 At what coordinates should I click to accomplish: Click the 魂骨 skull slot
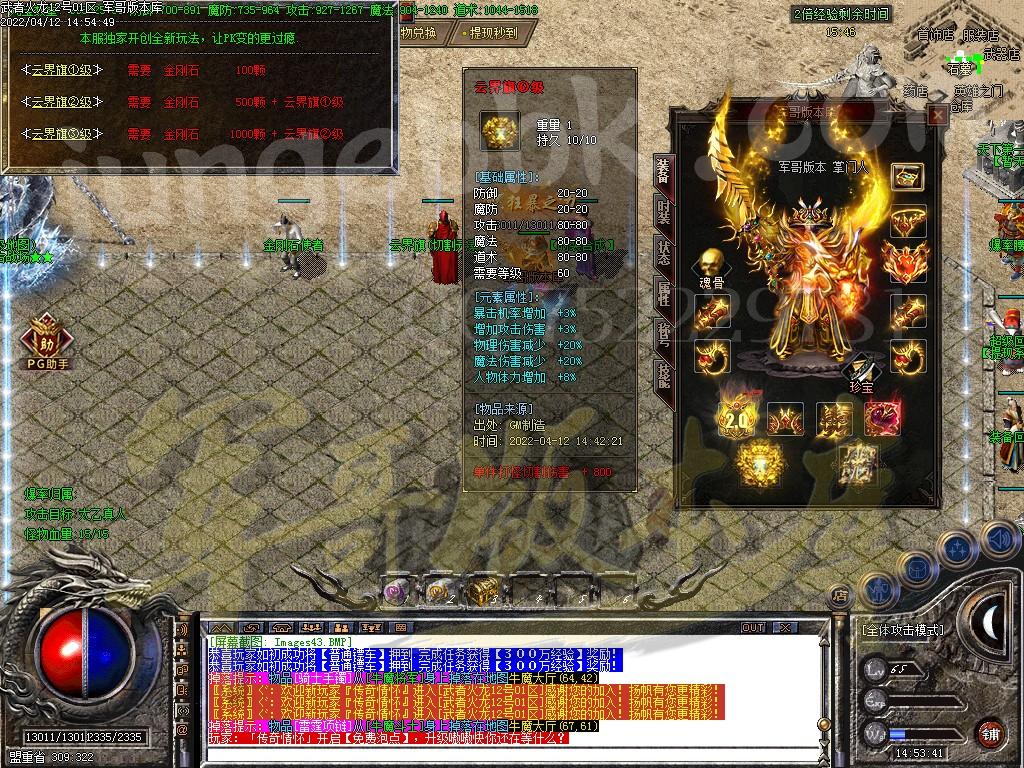[711, 263]
